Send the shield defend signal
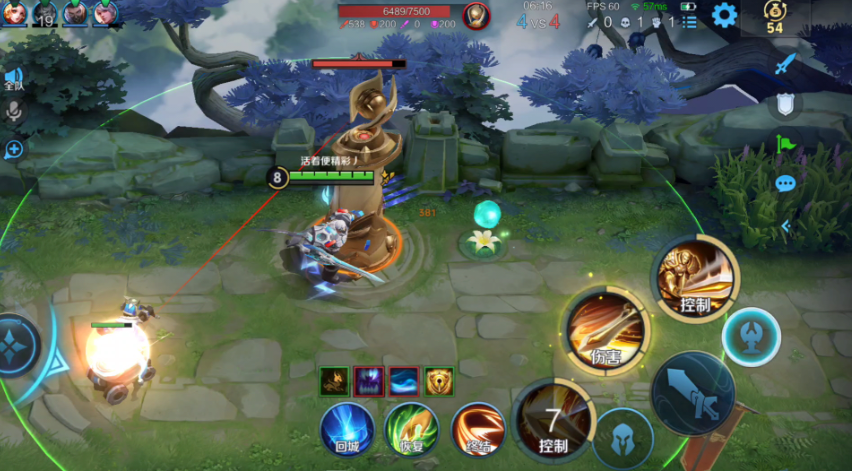Screen dimensions: 852x471 pos(785,103)
